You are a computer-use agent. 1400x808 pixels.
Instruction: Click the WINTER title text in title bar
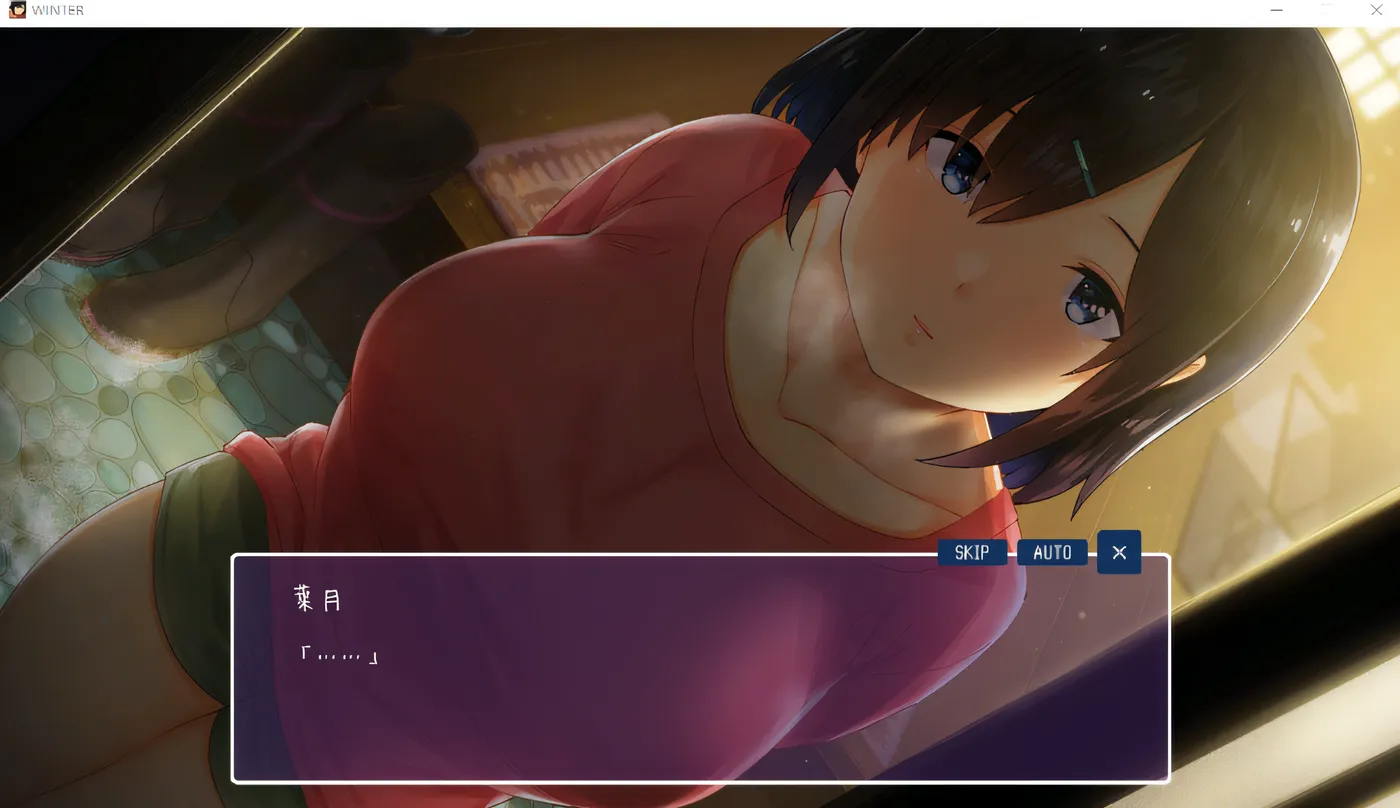pyautogui.click(x=57, y=9)
